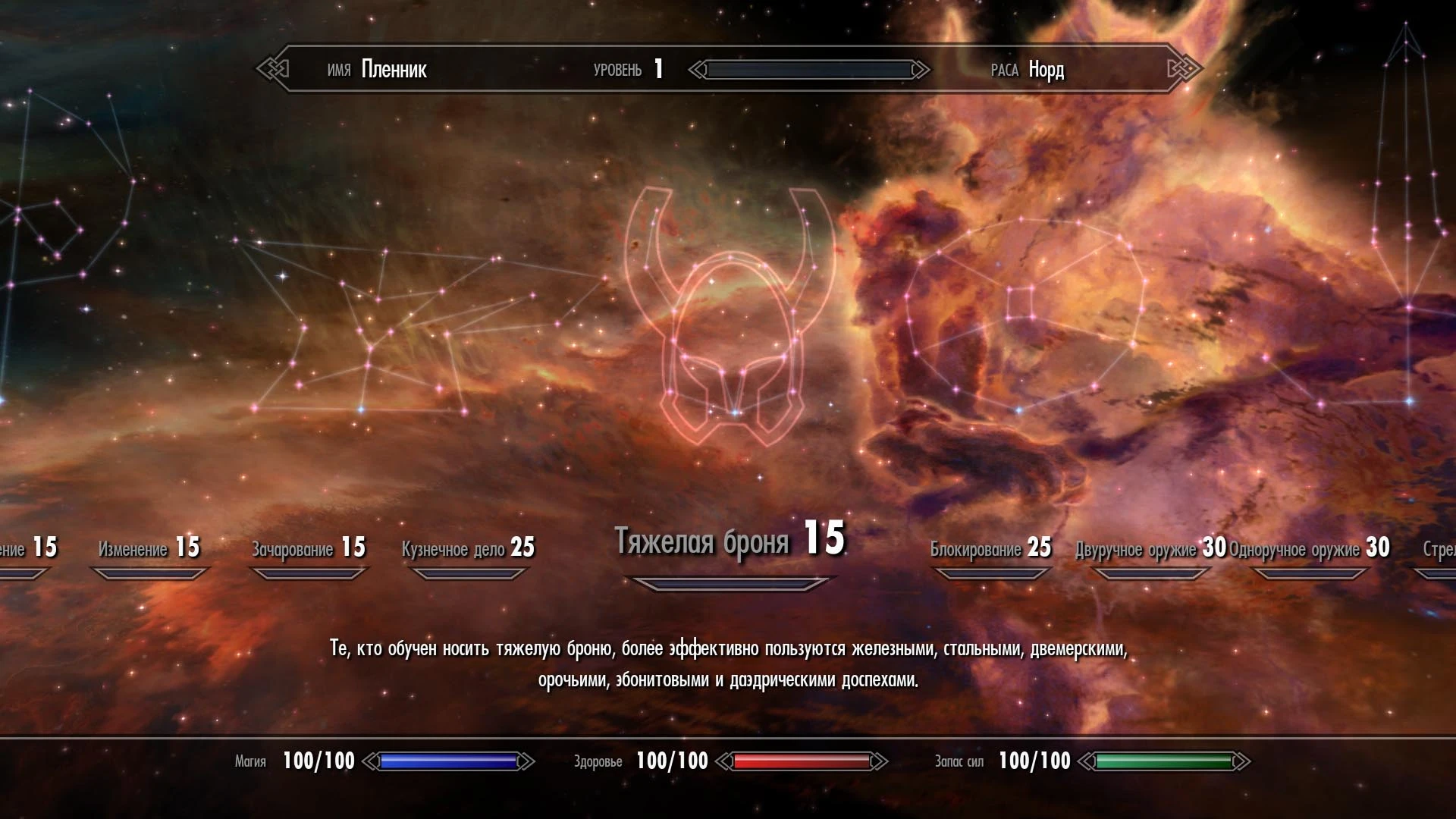Switch to Кузнечное дело skill
The width and height of the screenshot is (1456, 819).
coord(468,548)
